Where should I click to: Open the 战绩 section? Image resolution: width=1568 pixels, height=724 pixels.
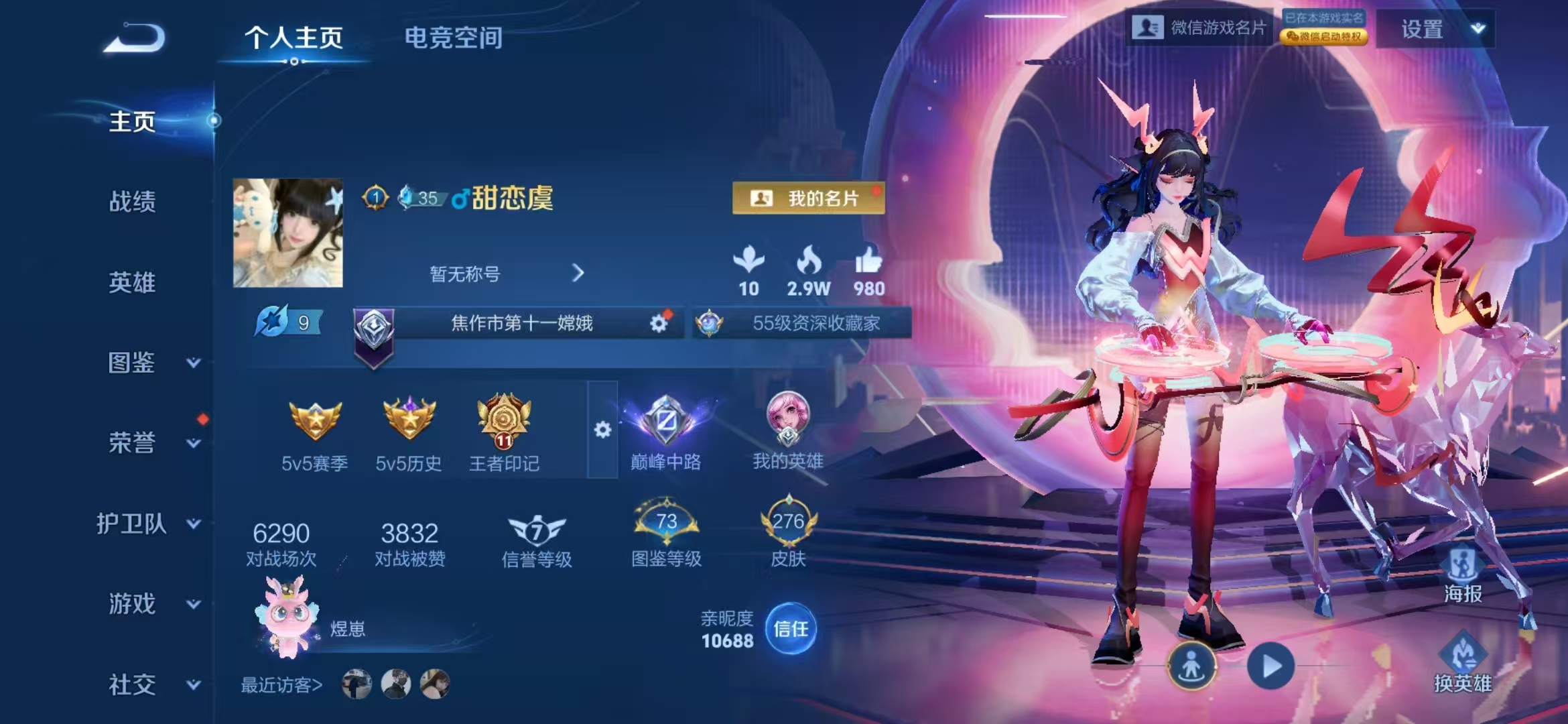click(x=133, y=201)
